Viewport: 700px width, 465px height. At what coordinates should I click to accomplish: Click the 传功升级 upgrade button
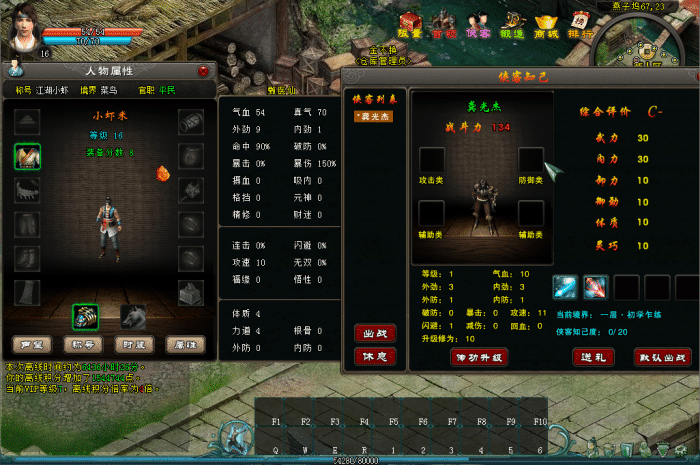pos(481,357)
